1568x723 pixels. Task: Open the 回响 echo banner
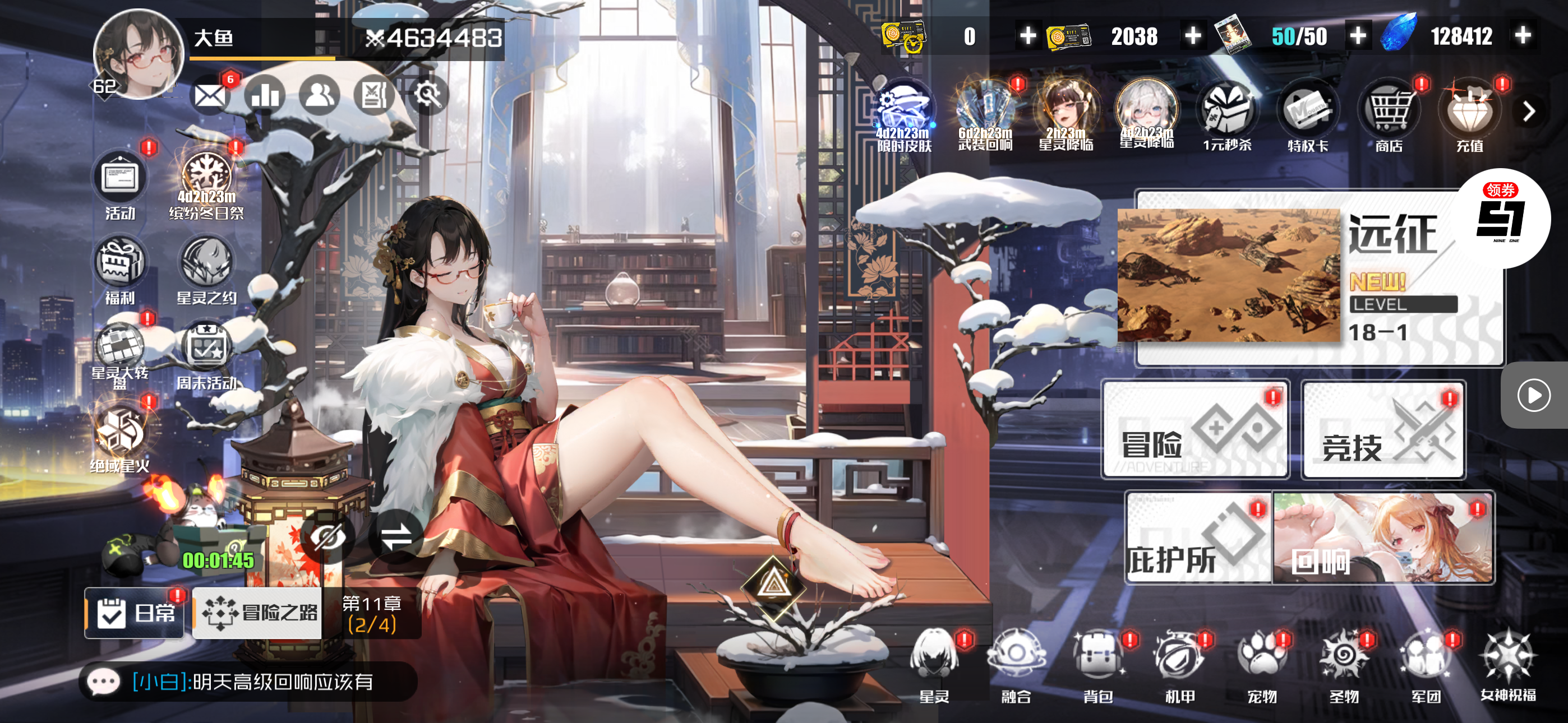(1383, 539)
